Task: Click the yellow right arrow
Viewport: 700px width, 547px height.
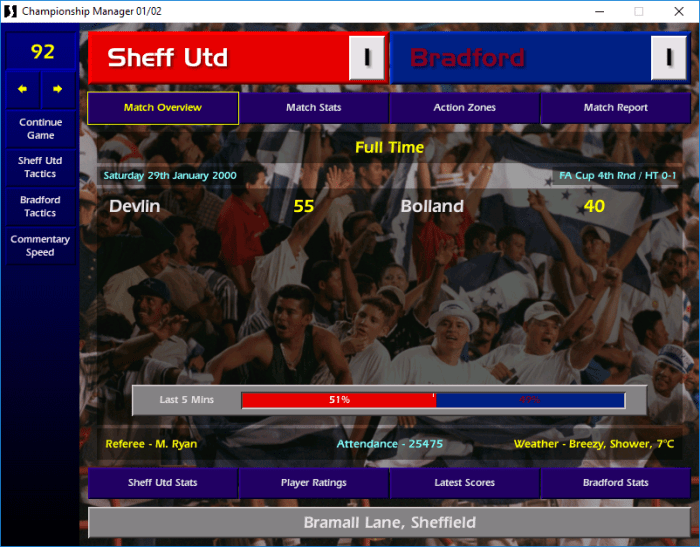Action: [x=57, y=89]
